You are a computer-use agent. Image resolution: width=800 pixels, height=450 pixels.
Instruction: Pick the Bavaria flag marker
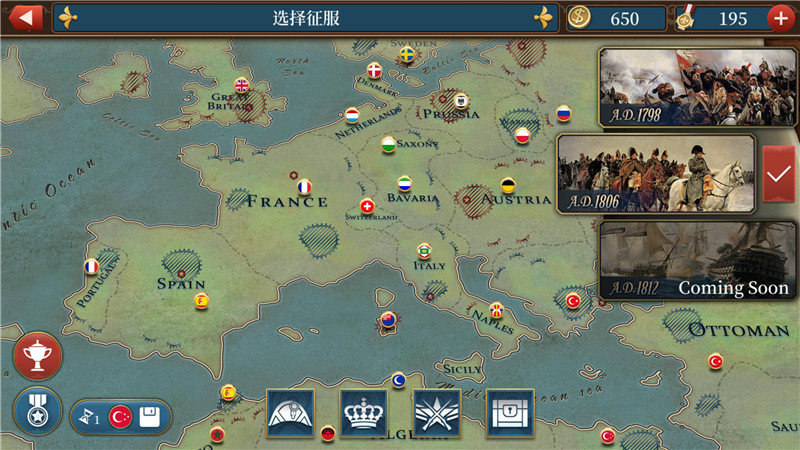pyautogui.click(x=404, y=184)
